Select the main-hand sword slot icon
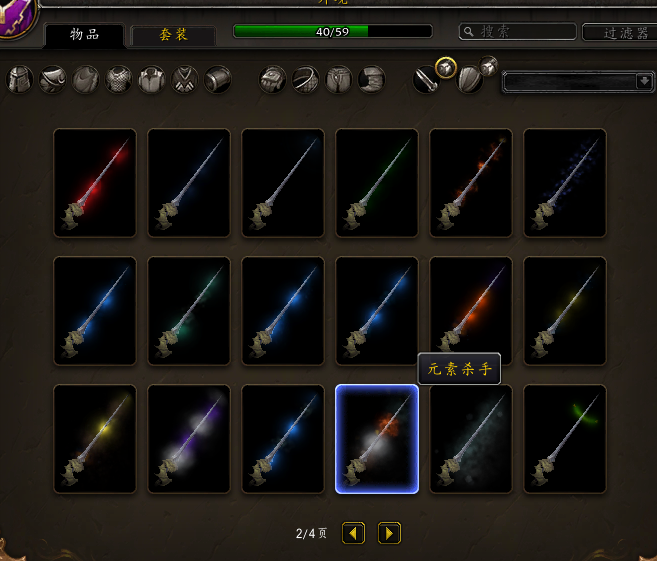The width and height of the screenshot is (657, 561). (x=426, y=79)
